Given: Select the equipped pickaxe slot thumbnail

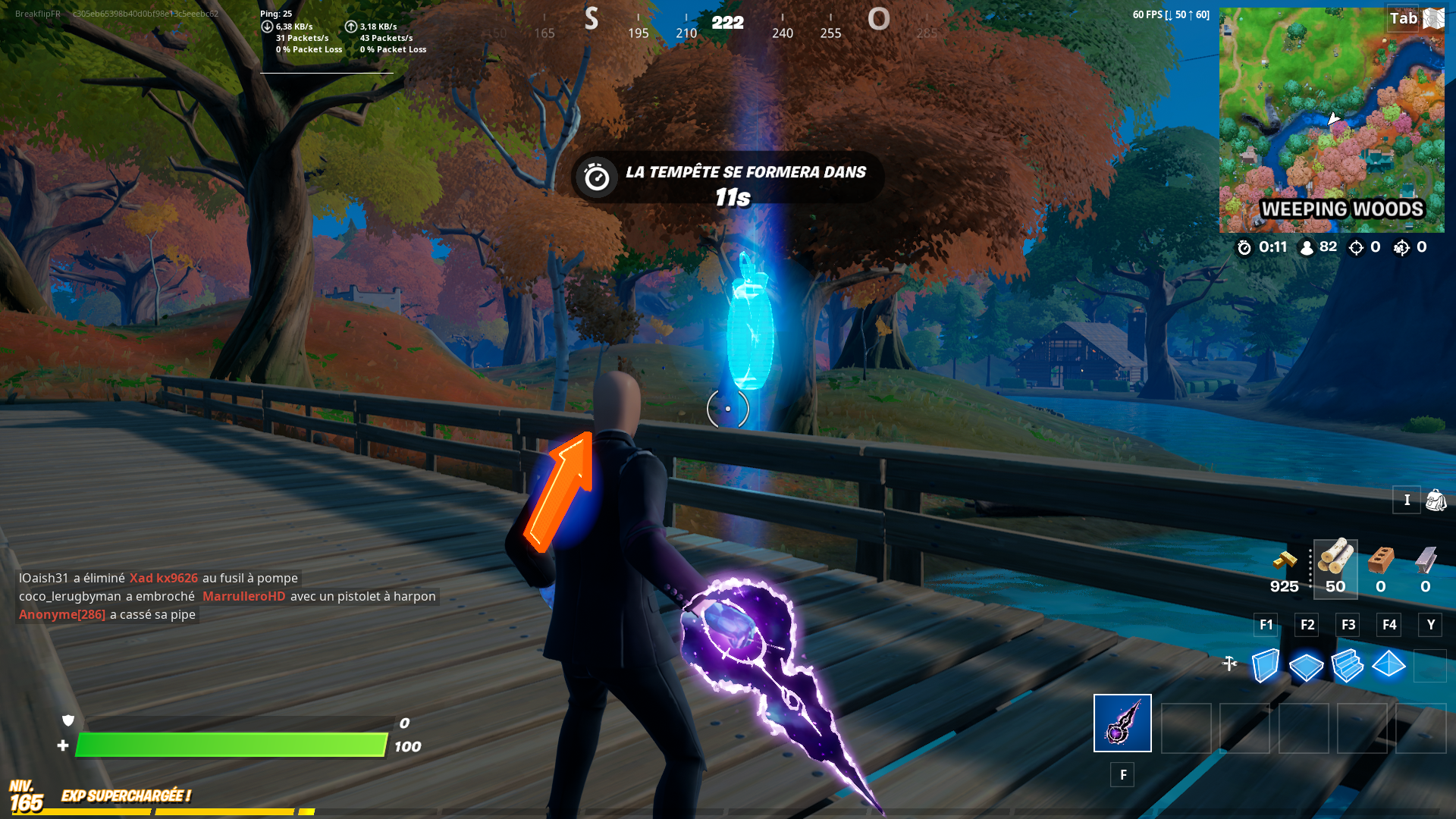Looking at the screenshot, I should pyautogui.click(x=1122, y=723).
